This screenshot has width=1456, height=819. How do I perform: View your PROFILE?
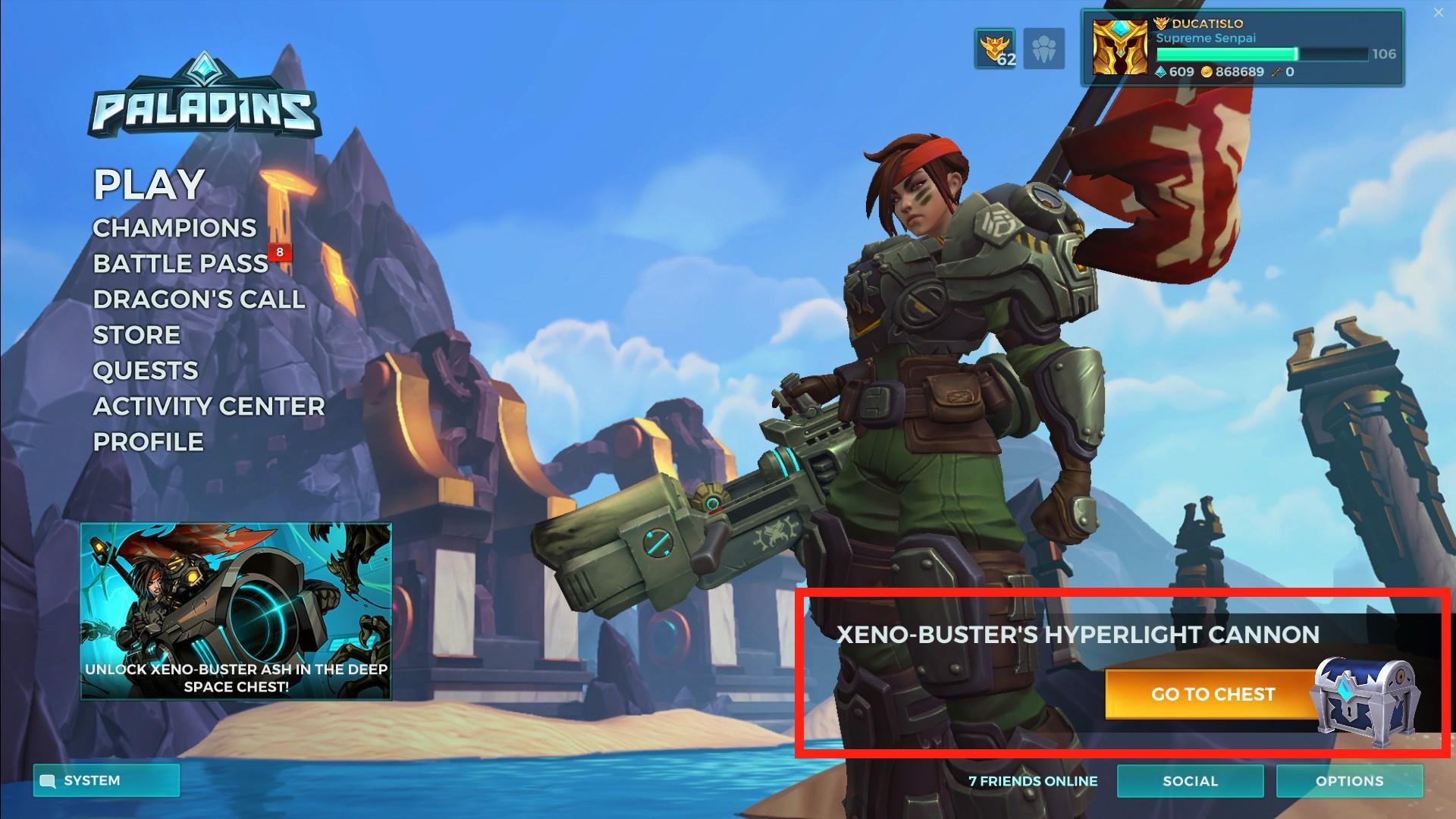148,441
